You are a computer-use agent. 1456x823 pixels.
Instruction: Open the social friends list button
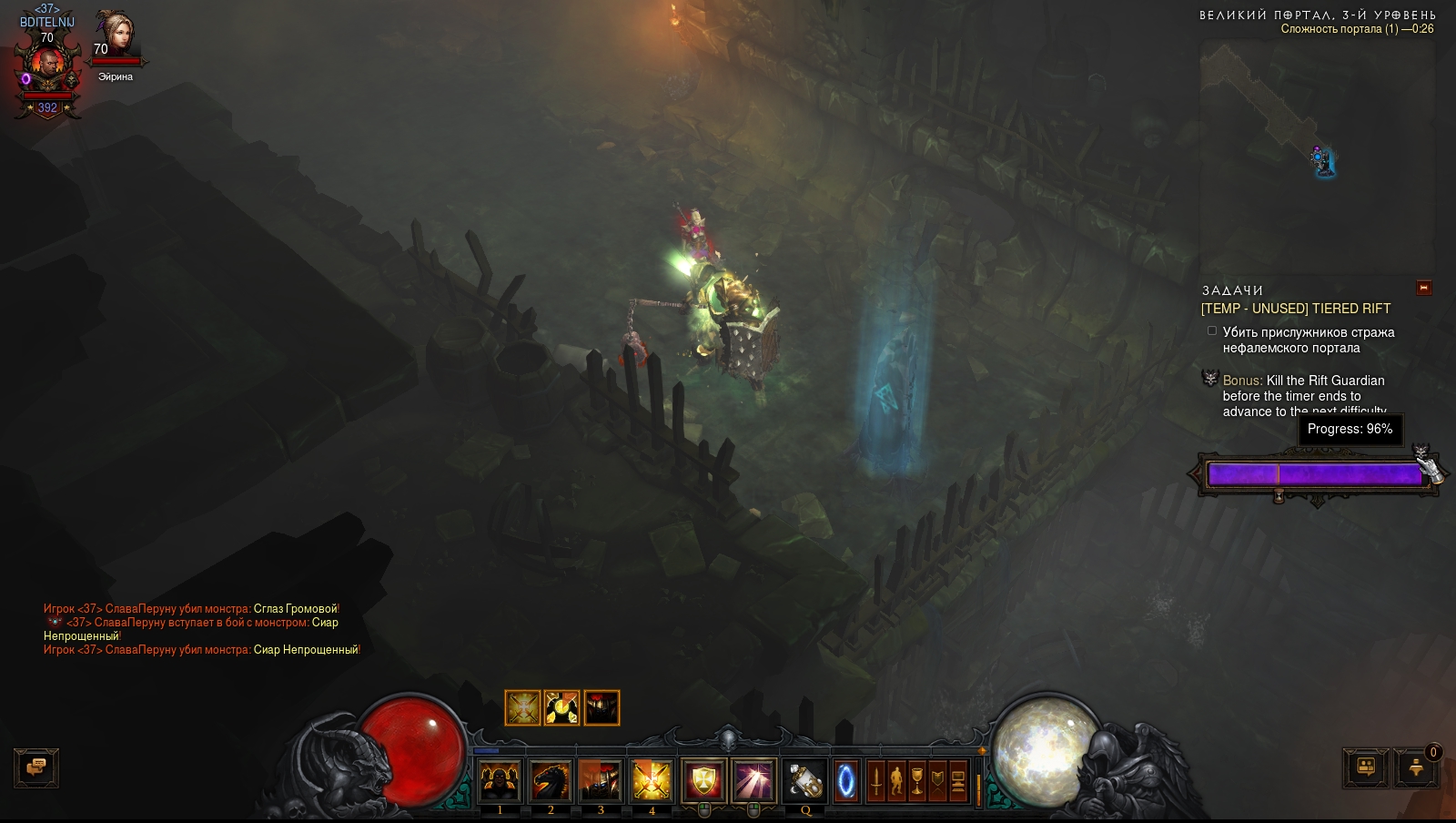[x=1366, y=767]
